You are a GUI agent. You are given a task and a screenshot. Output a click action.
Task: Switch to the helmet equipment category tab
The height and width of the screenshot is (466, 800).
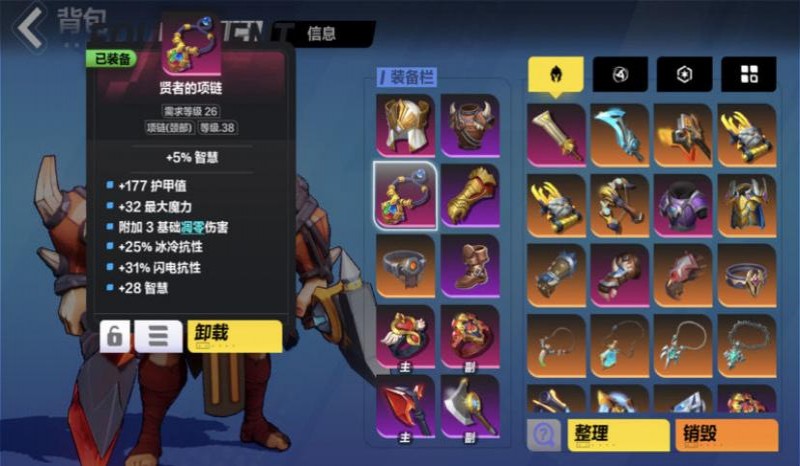click(556, 74)
